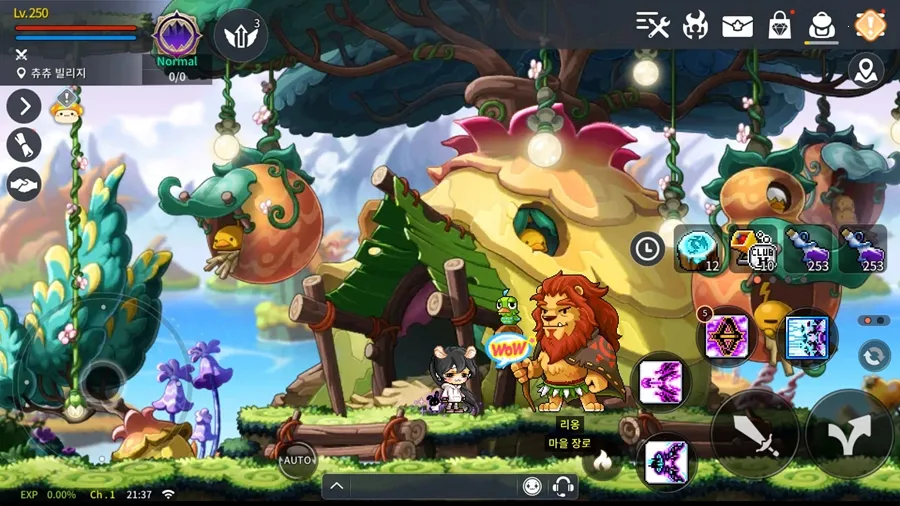
Task: Swap skill page with the refresh button
Action: point(874,356)
